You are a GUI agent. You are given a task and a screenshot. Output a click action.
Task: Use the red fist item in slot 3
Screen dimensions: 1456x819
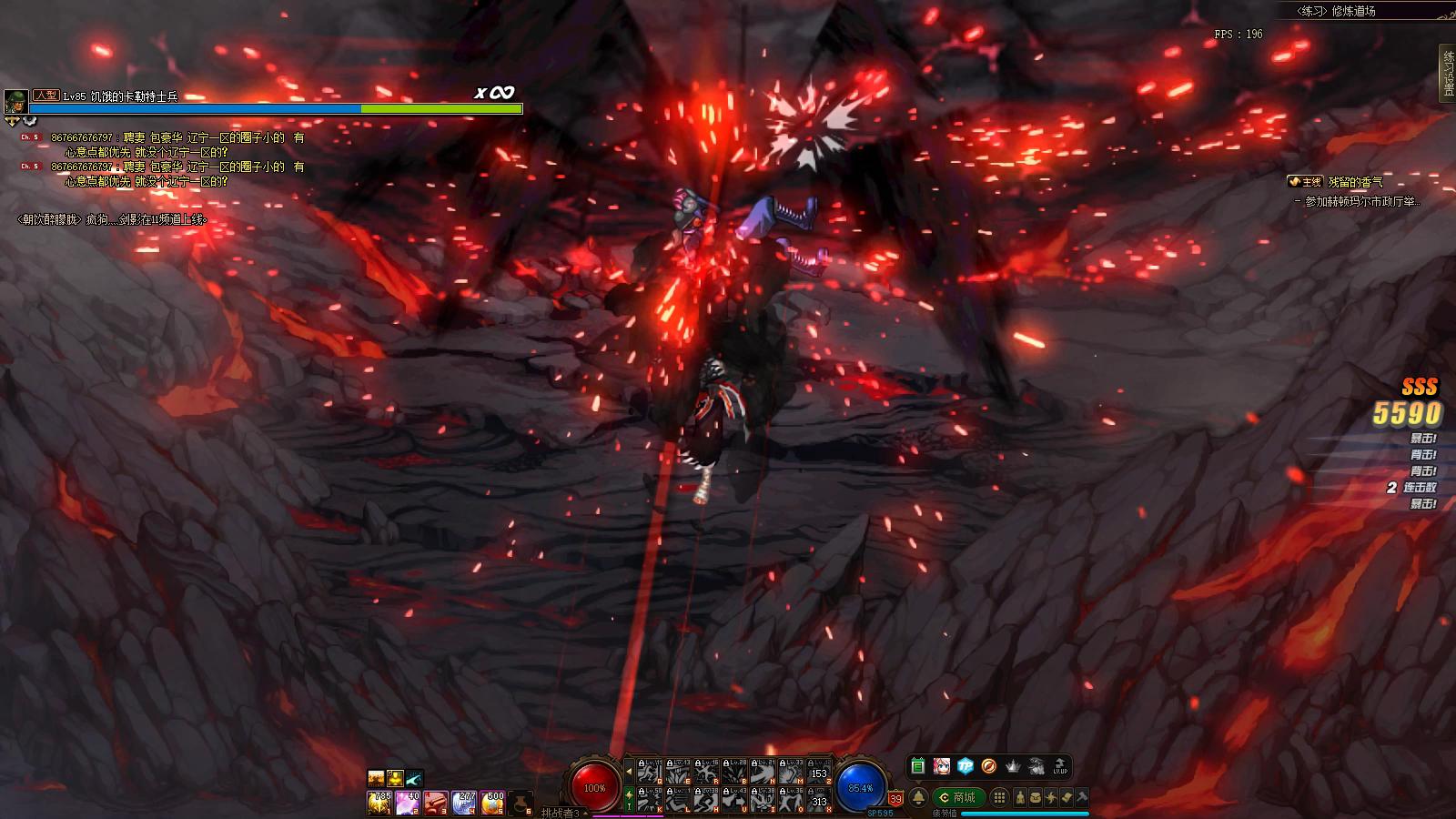(x=435, y=802)
